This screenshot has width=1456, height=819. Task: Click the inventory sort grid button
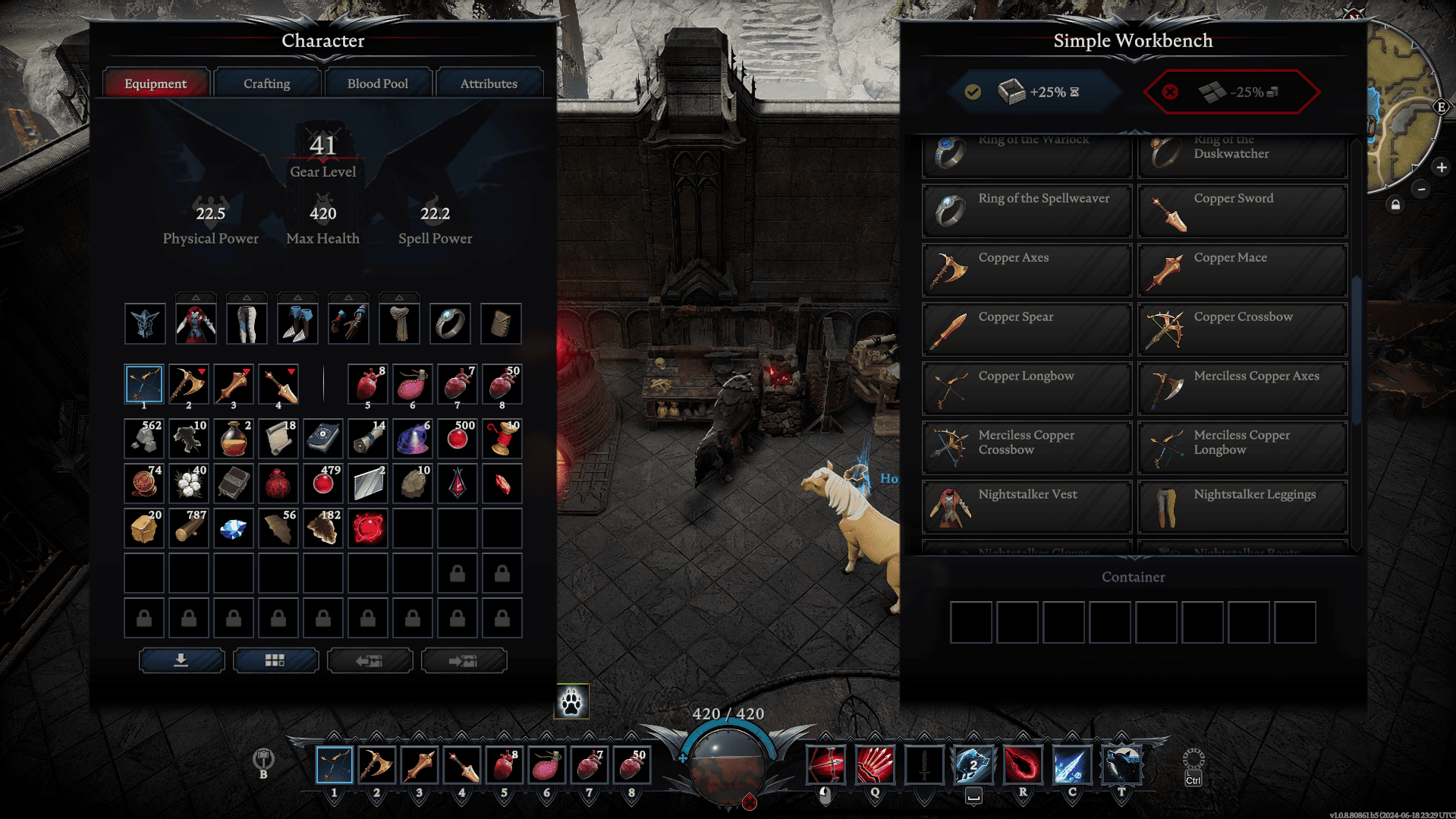pyautogui.click(x=275, y=660)
